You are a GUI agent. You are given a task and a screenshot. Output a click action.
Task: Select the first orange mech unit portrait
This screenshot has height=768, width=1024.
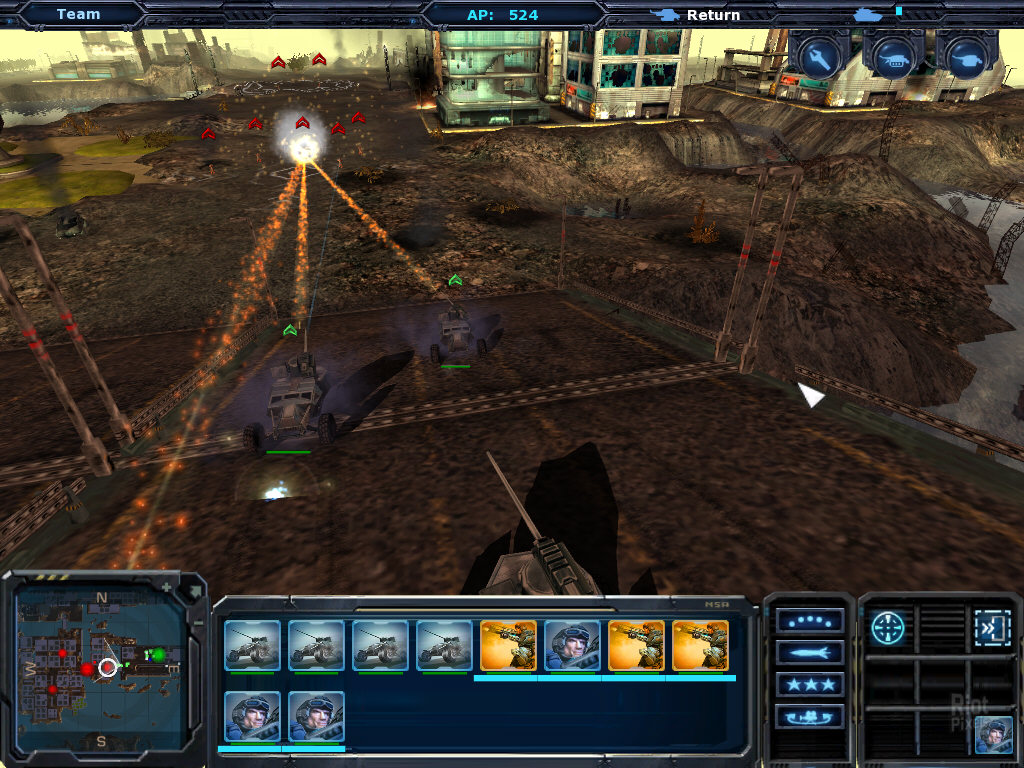coord(508,645)
